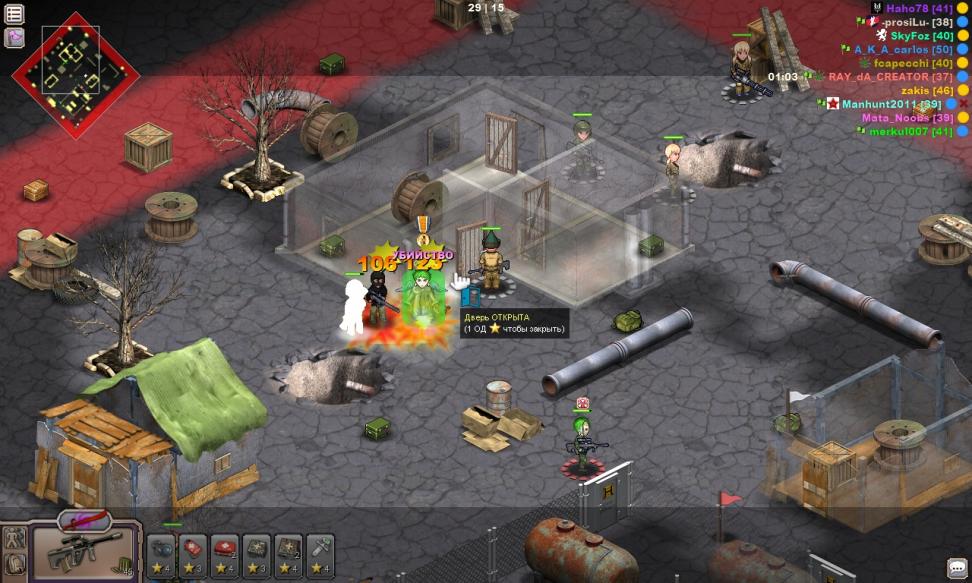Toggle the character stance icon
This screenshot has width=972, height=583.
coord(14,537)
